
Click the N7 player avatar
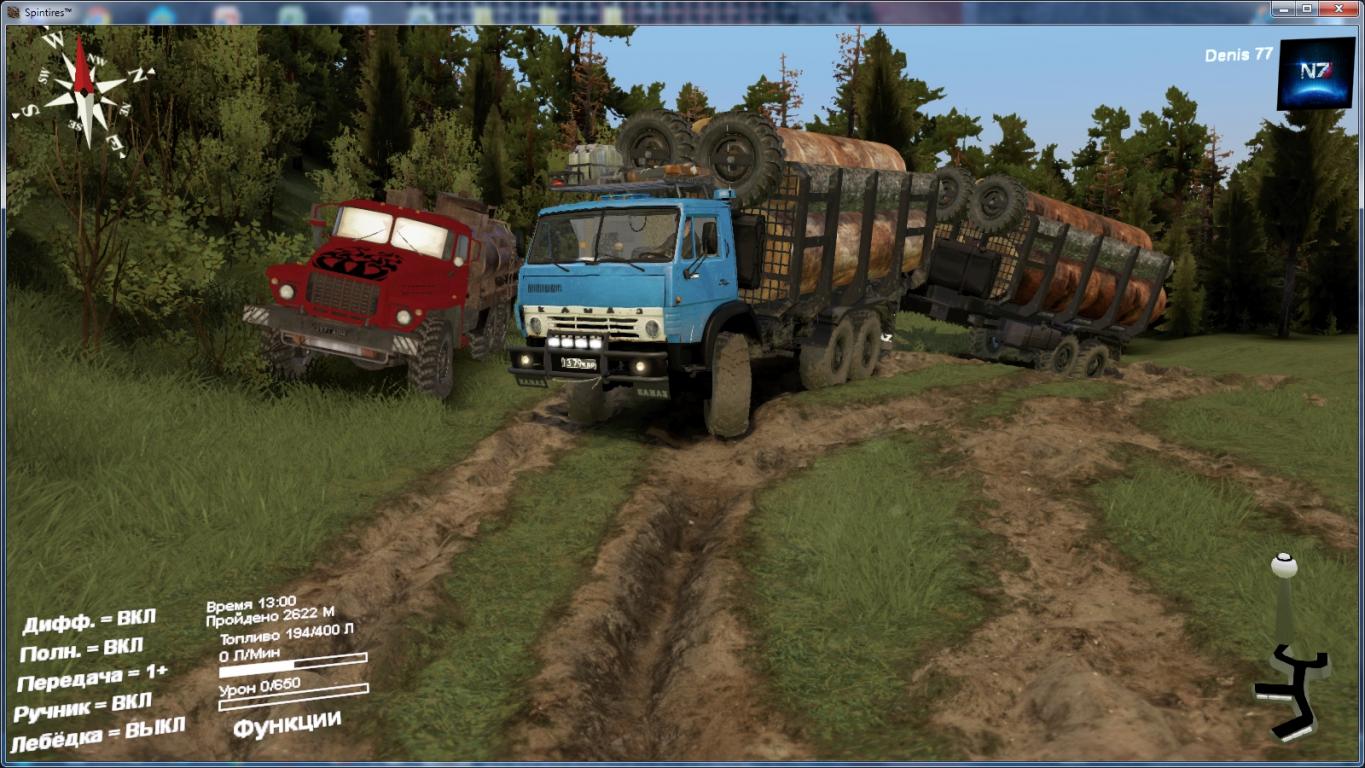point(1315,73)
